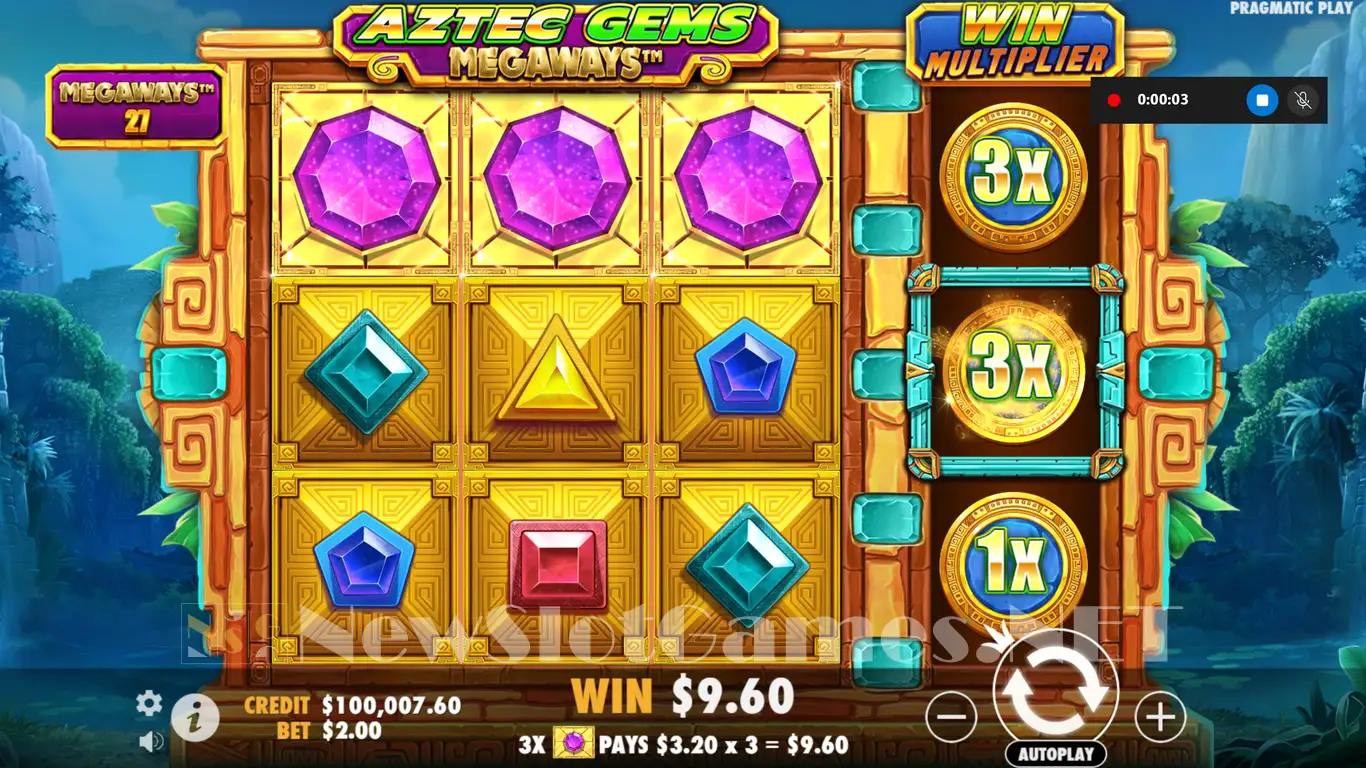The image size is (1366, 768).
Task: Stop the screen recording
Action: tap(1262, 100)
